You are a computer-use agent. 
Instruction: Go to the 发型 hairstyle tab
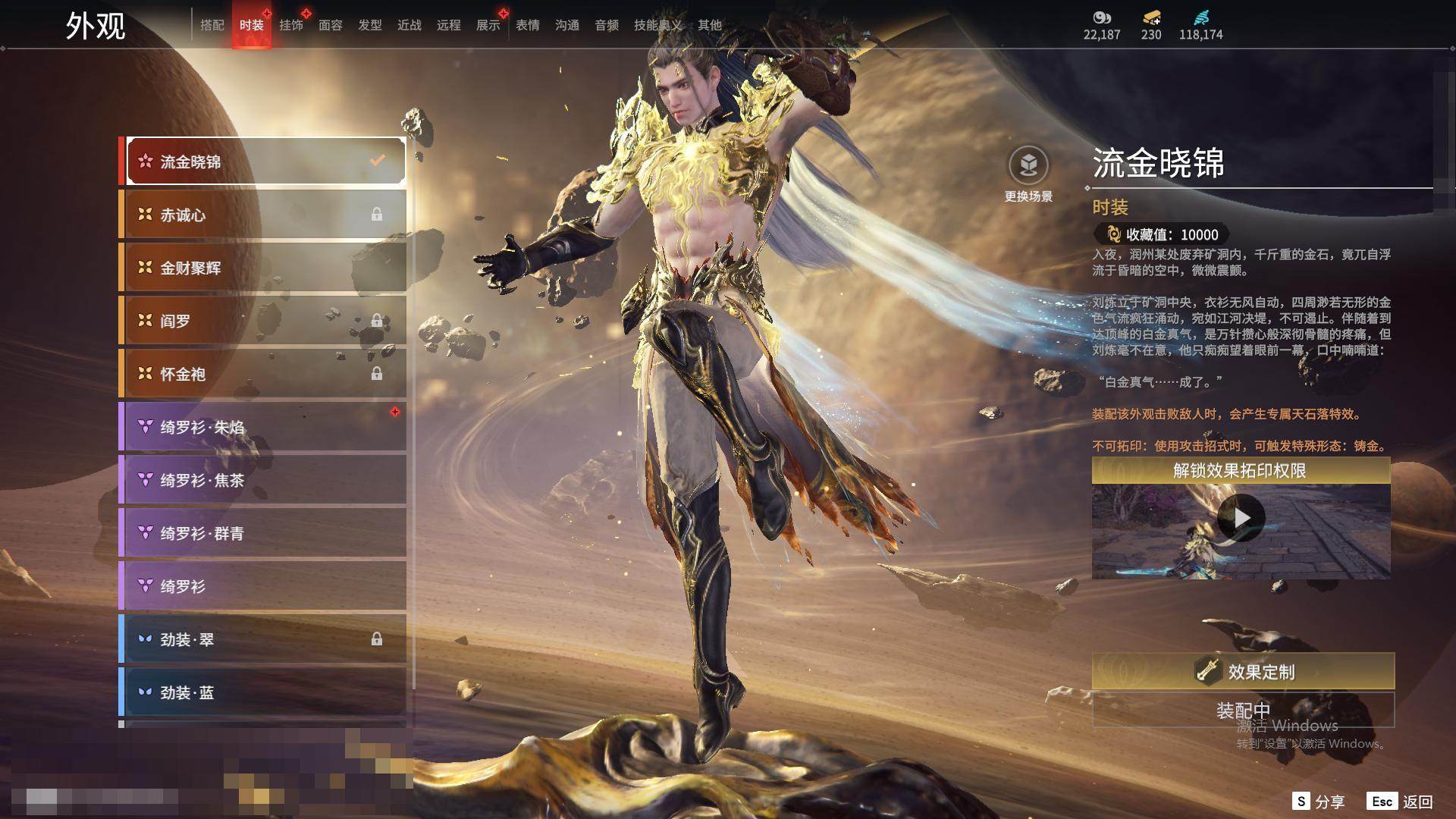point(369,25)
